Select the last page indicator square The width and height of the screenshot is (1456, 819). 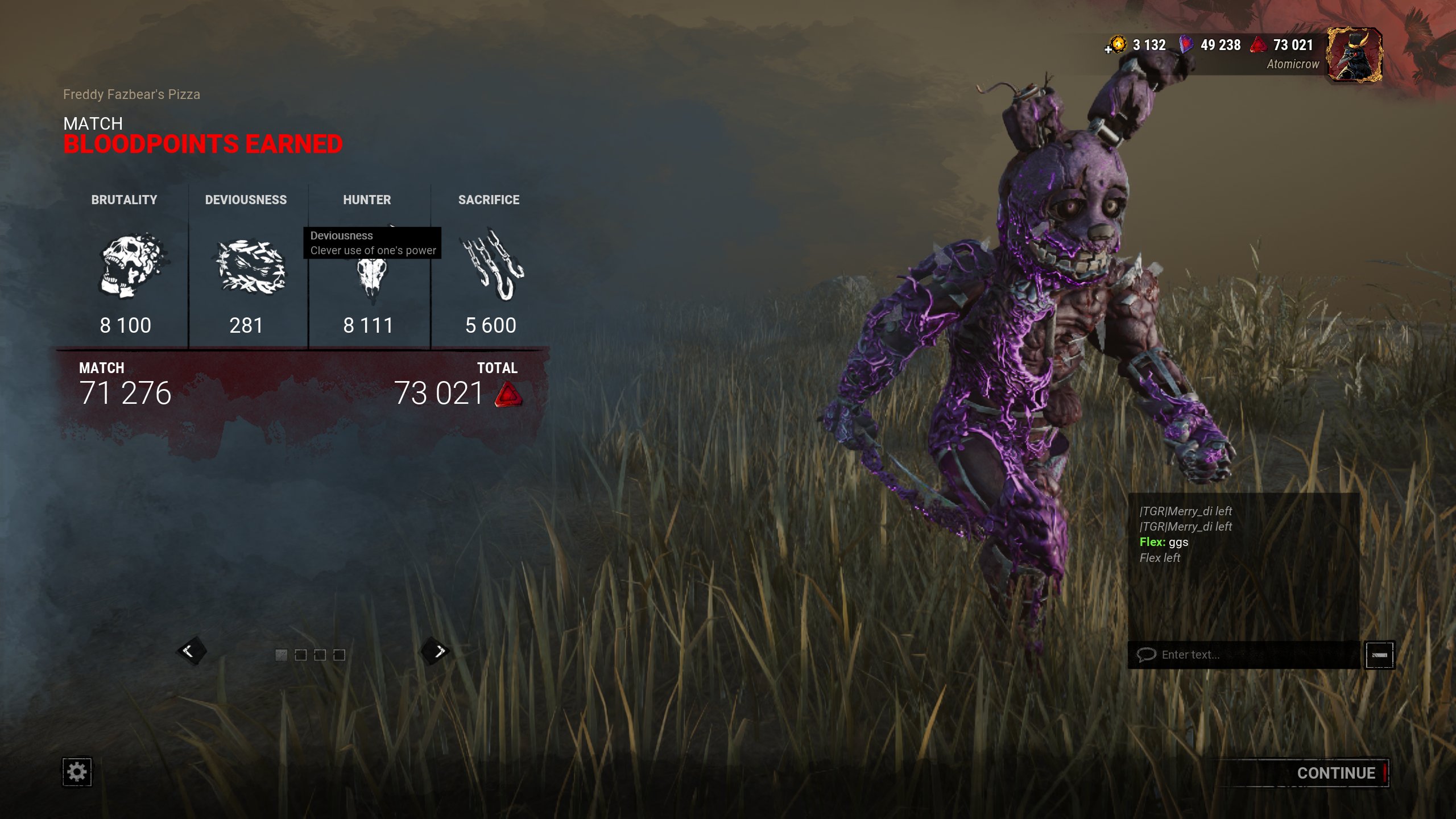point(338,655)
